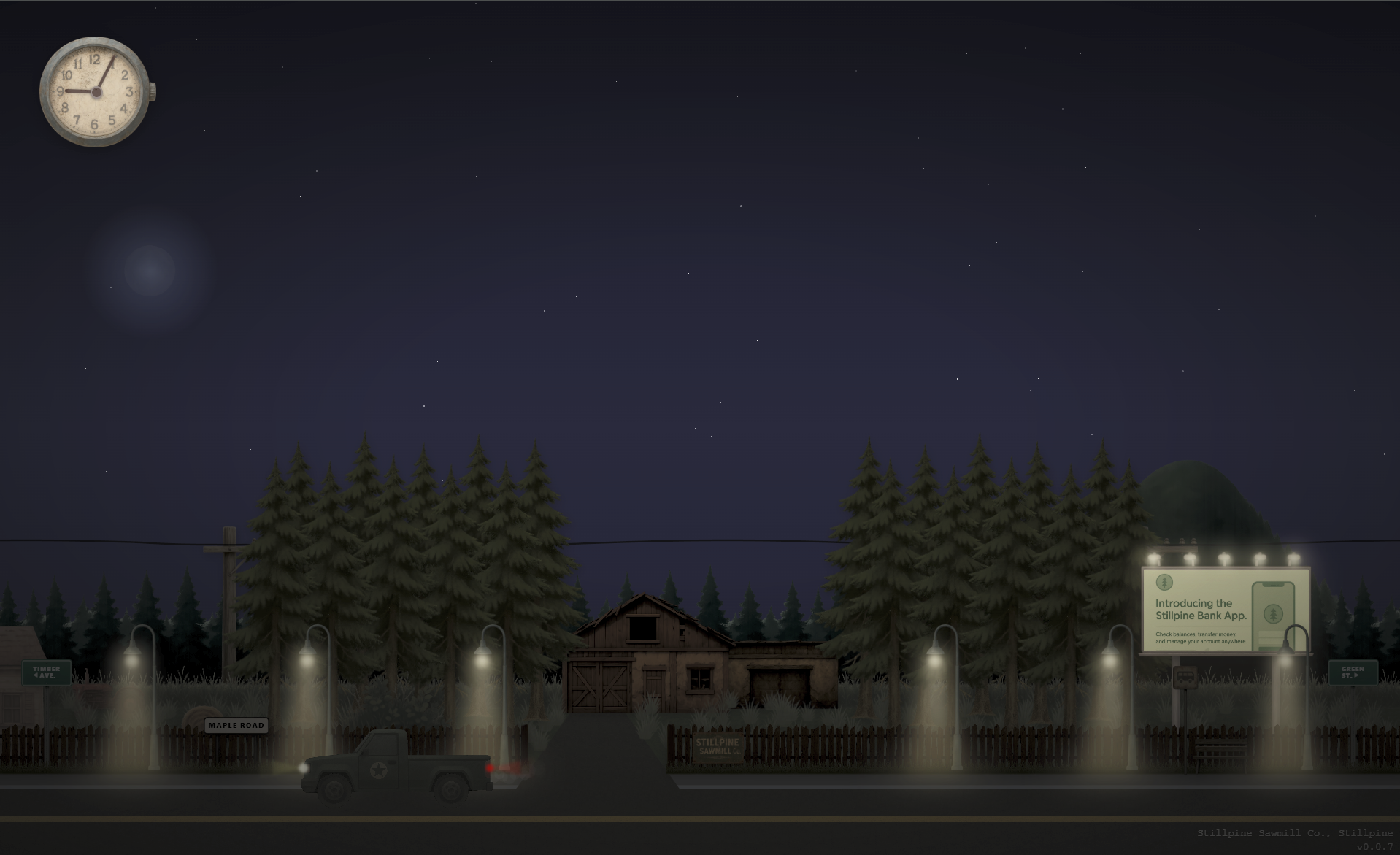Toggle the billboard's top spotlights
The width and height of the screenshot is (1400, 855).
click(x=1223, y=556)
